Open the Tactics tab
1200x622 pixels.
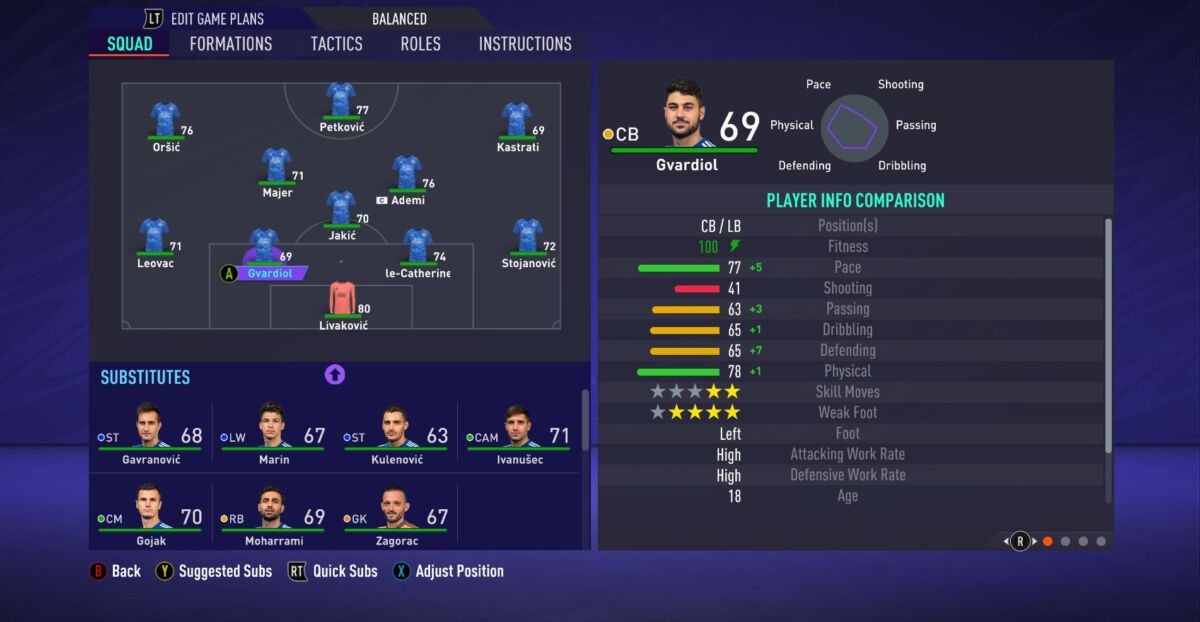coord(336,44)
